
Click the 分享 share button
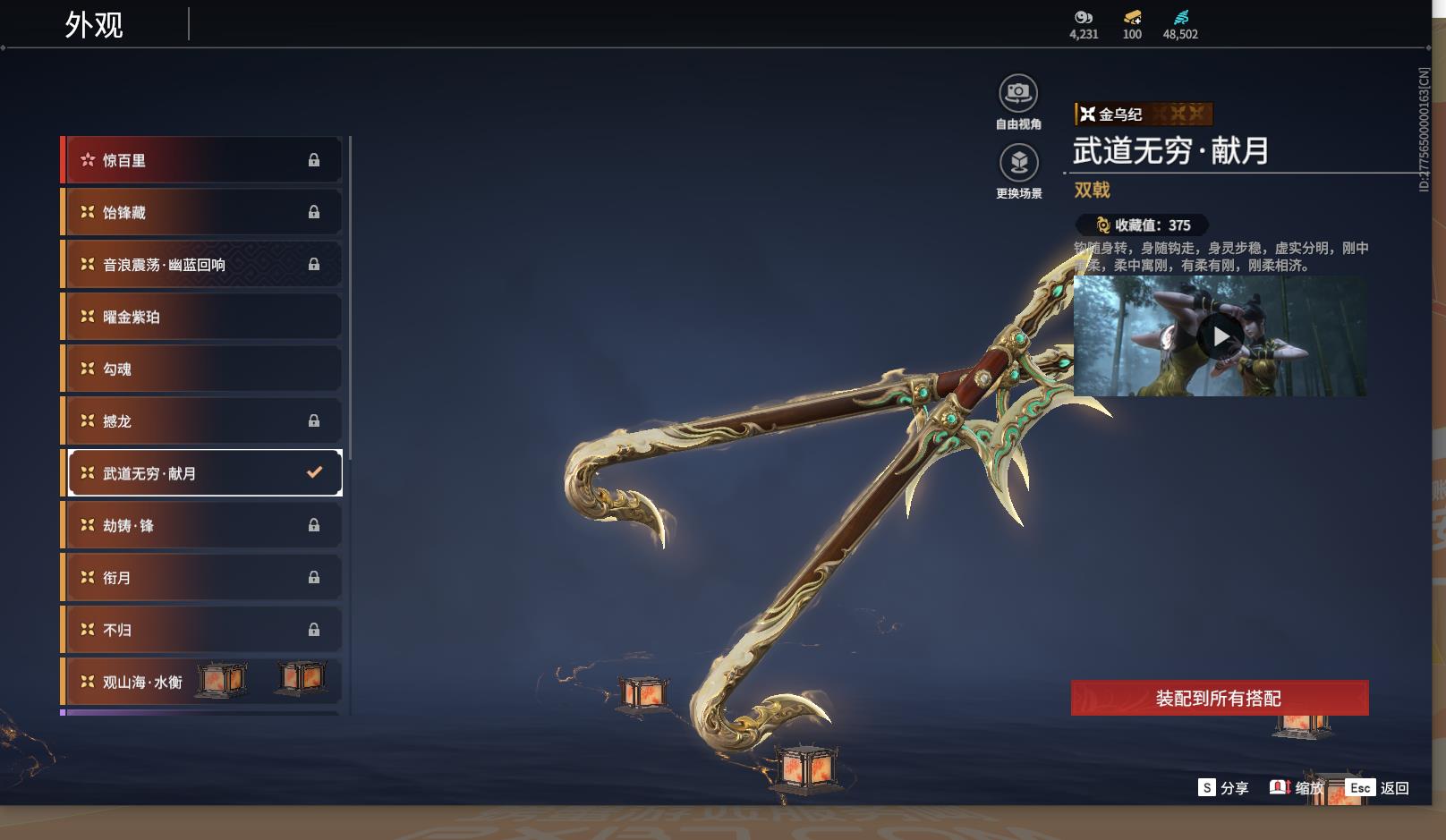click(x=1223, y=787)
